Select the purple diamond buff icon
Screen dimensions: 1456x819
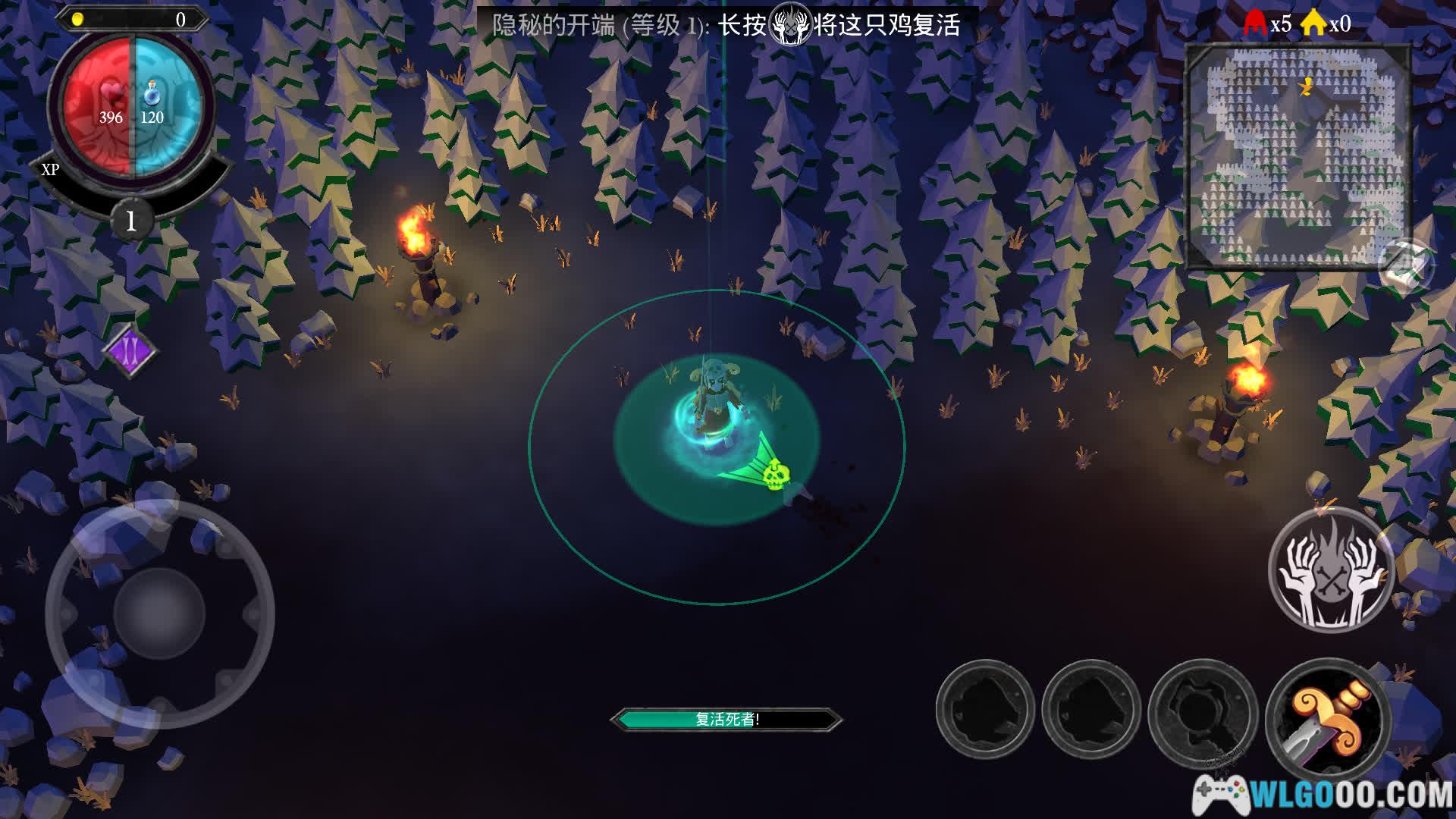tap(130, 350)
